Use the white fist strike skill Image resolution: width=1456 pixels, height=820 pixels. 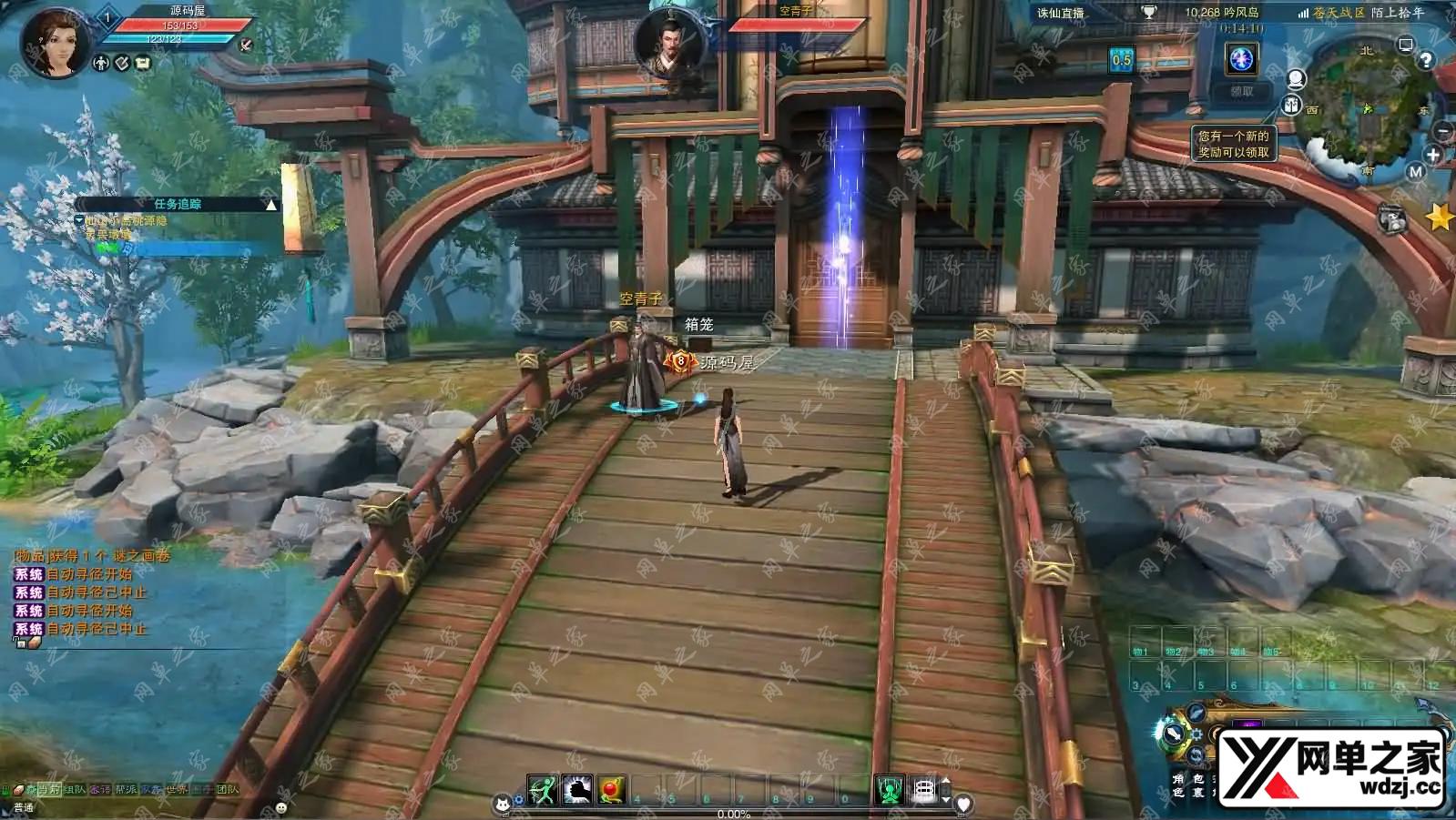[x=577, y=790]
